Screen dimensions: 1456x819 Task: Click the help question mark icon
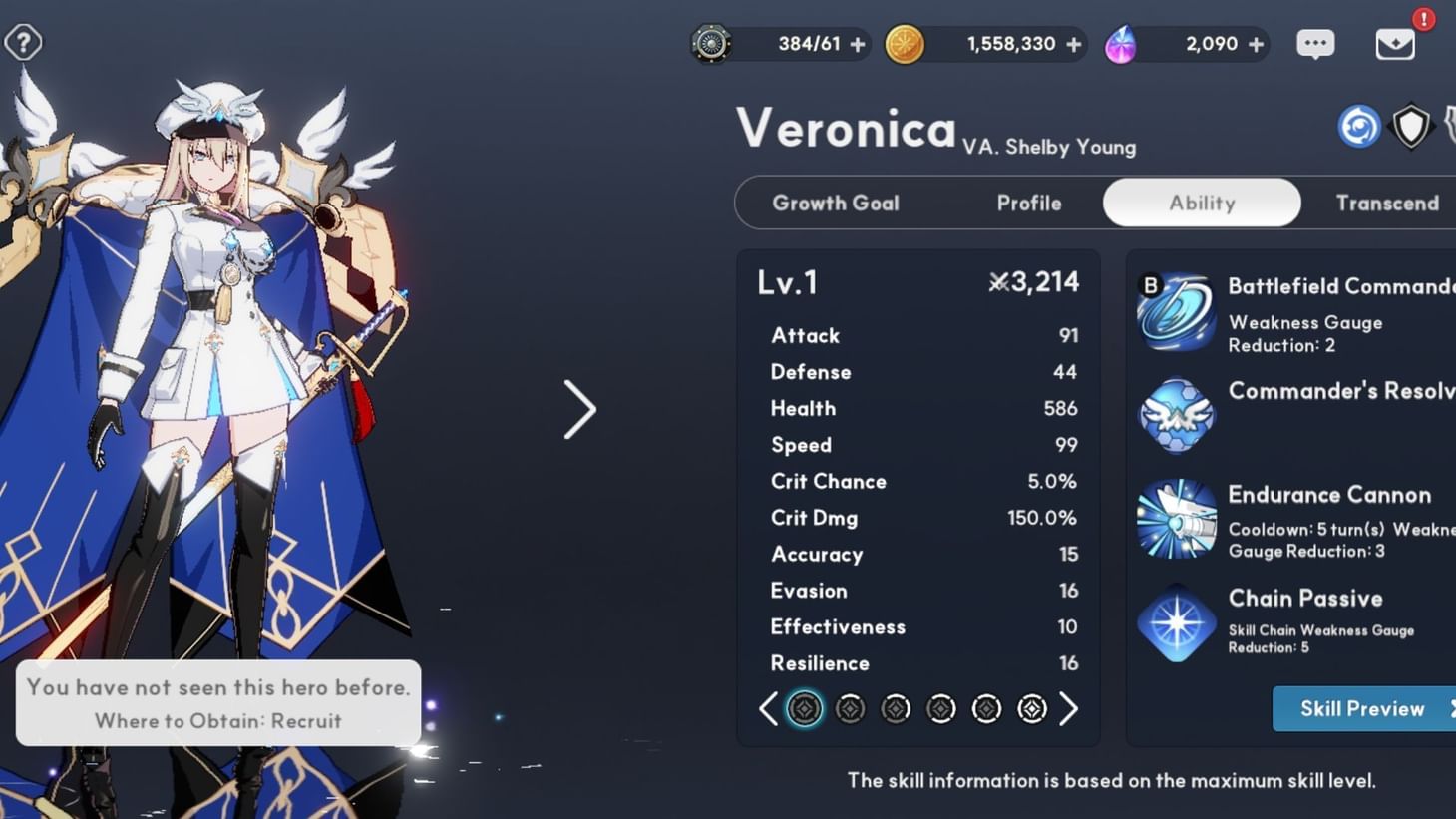pos(22,42)
